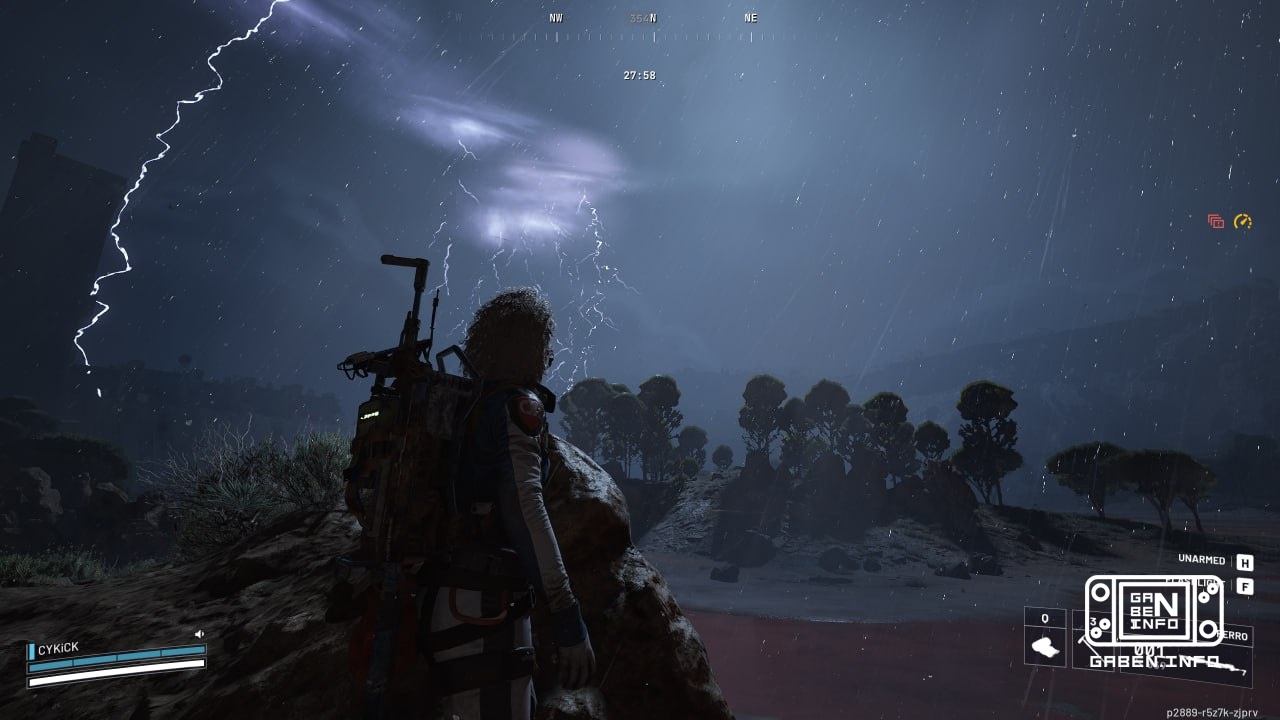Click the session code p2889-r5z7k-zjprv
Image resolution: width=1280 pixels, height=720 pixels.
coord(1212,711)
